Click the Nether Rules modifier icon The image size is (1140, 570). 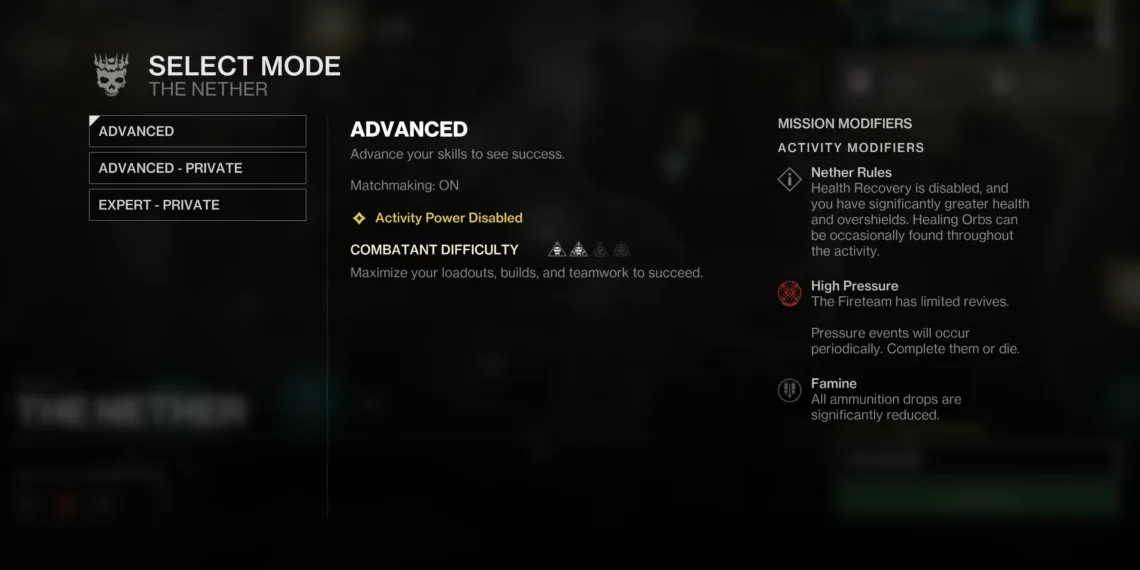coord(790,180)
